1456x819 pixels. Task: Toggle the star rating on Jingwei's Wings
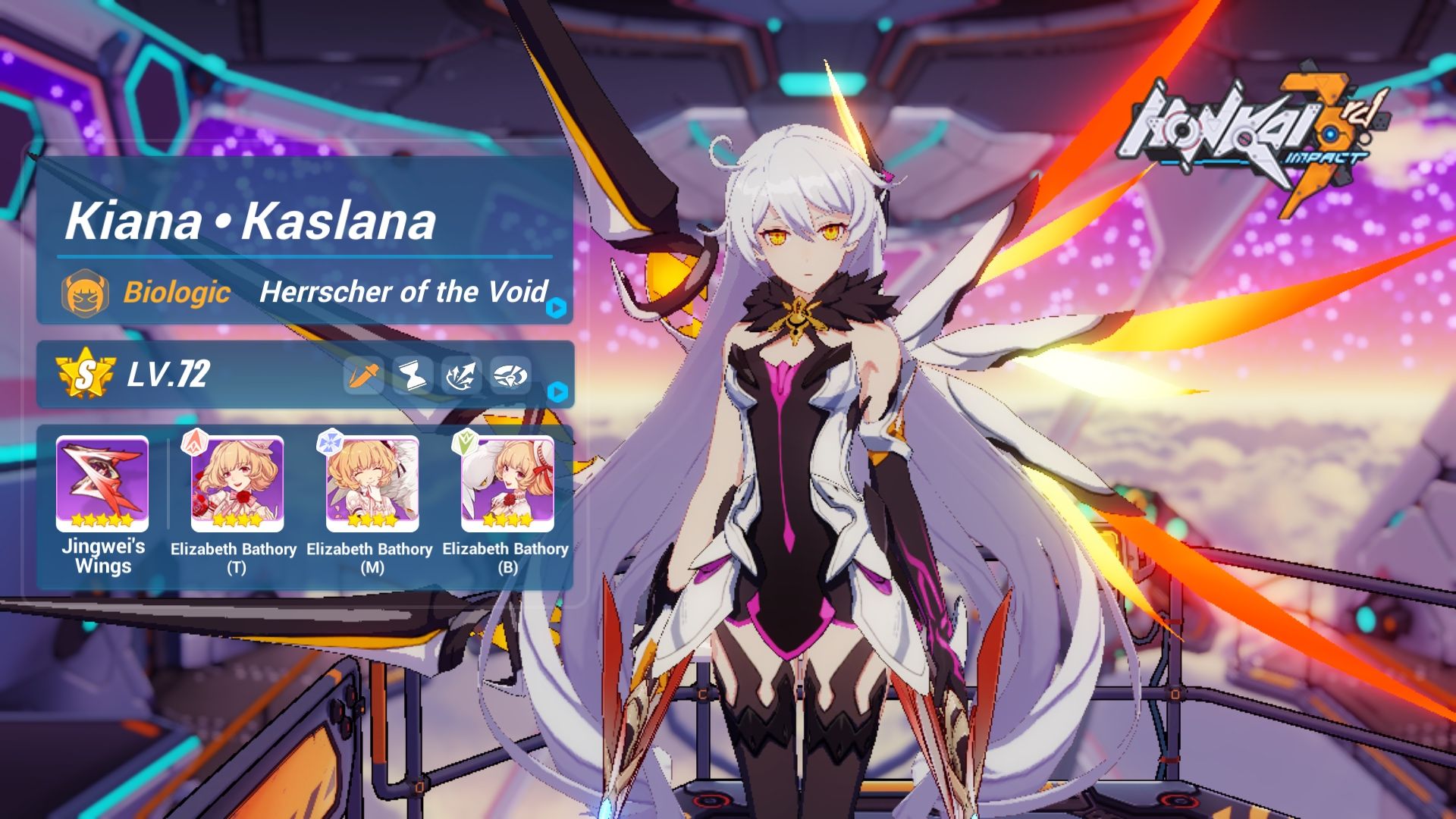102,519
